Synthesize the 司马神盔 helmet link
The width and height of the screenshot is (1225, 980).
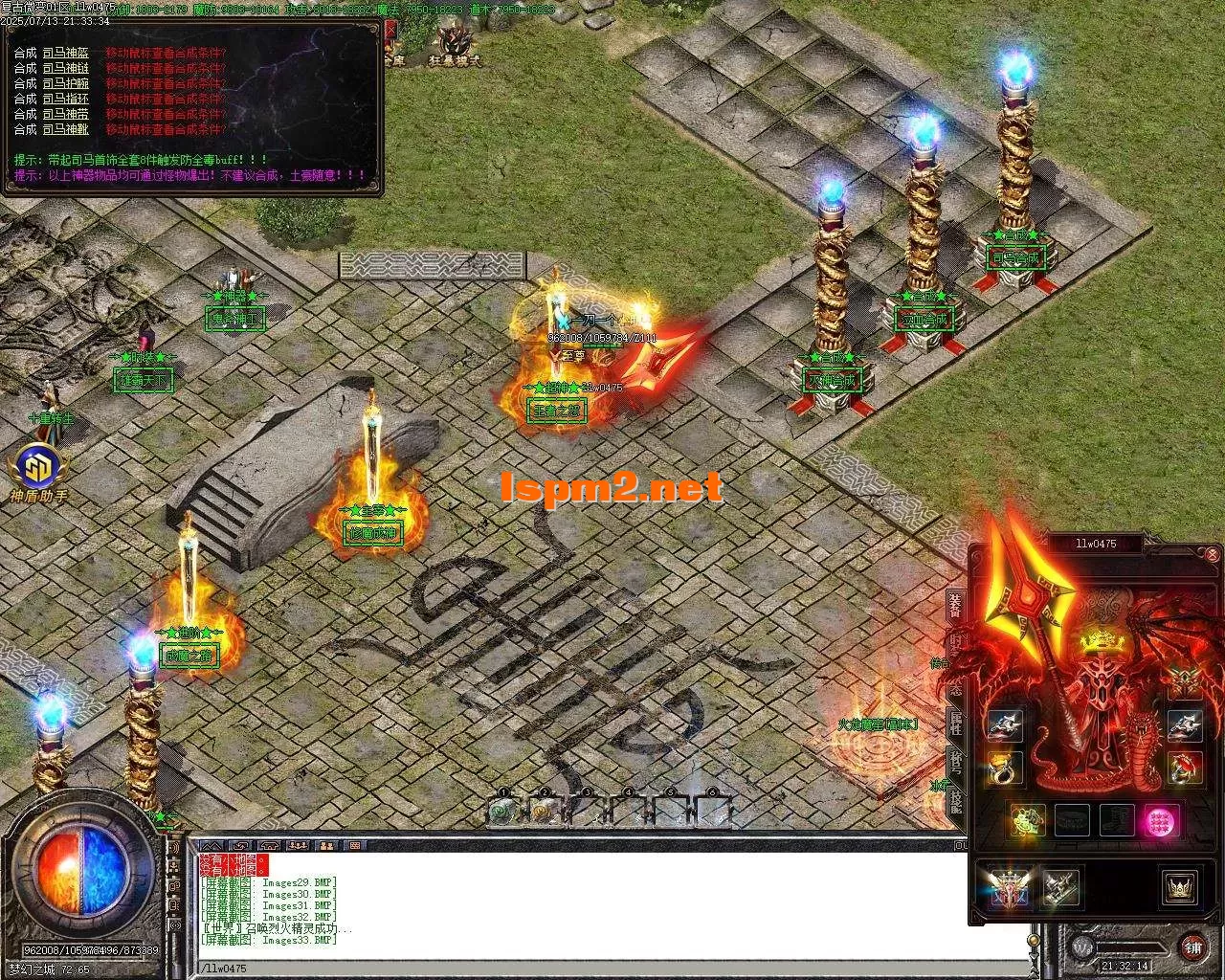click(65, 53)
